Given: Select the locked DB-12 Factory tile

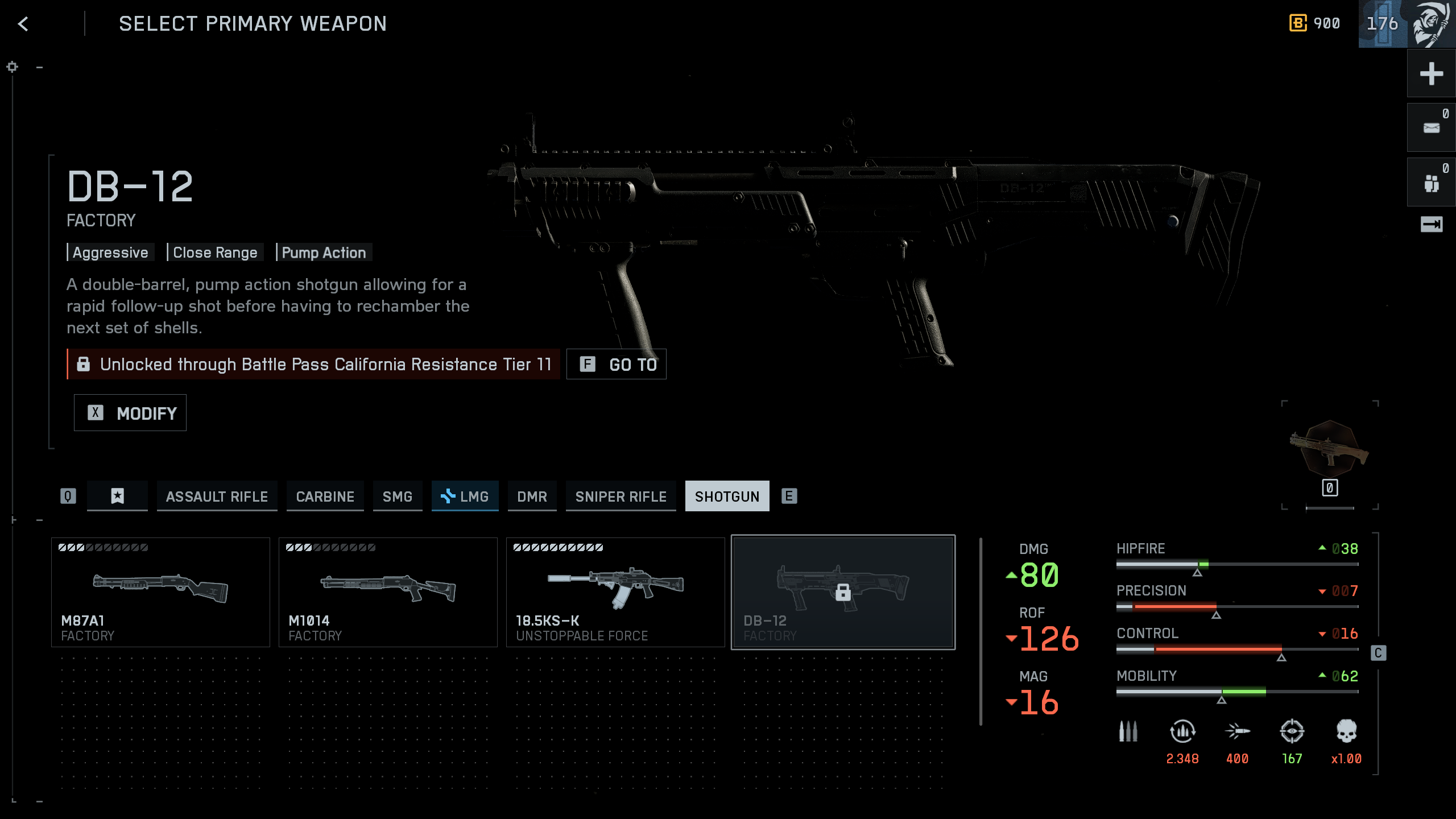Looking at the screenshot, I should click(x=843, y=592).
